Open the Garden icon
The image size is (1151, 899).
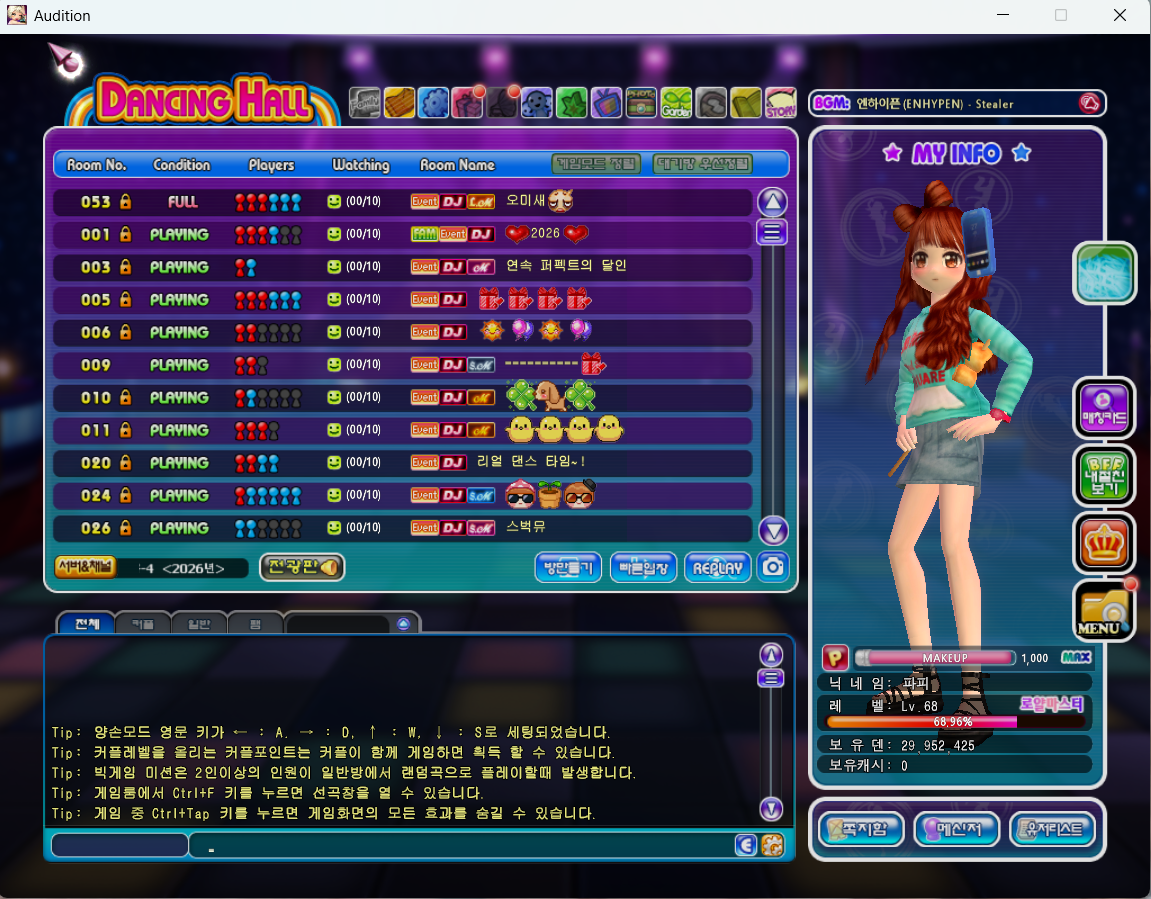(x=676, y=102)
